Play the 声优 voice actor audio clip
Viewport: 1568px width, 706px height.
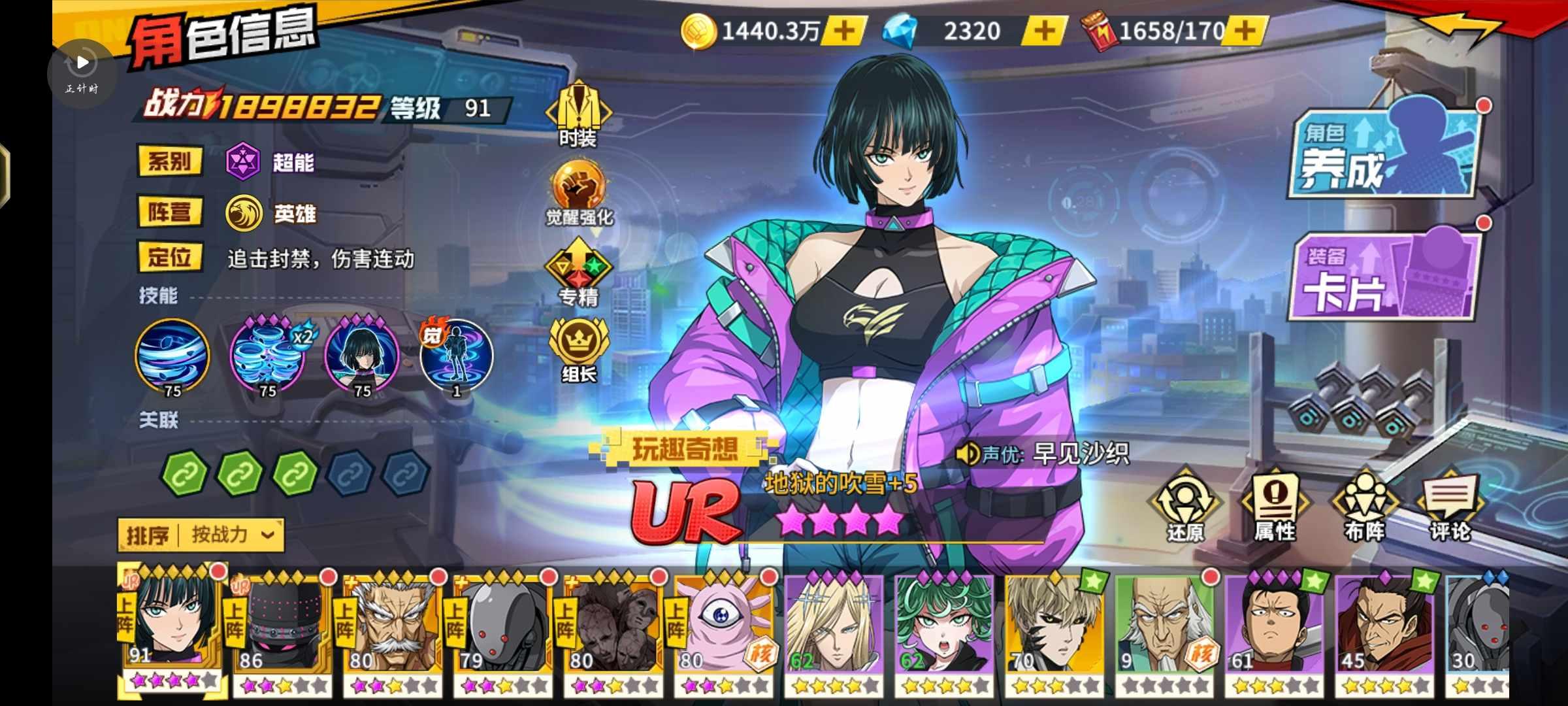pos(967,454)
